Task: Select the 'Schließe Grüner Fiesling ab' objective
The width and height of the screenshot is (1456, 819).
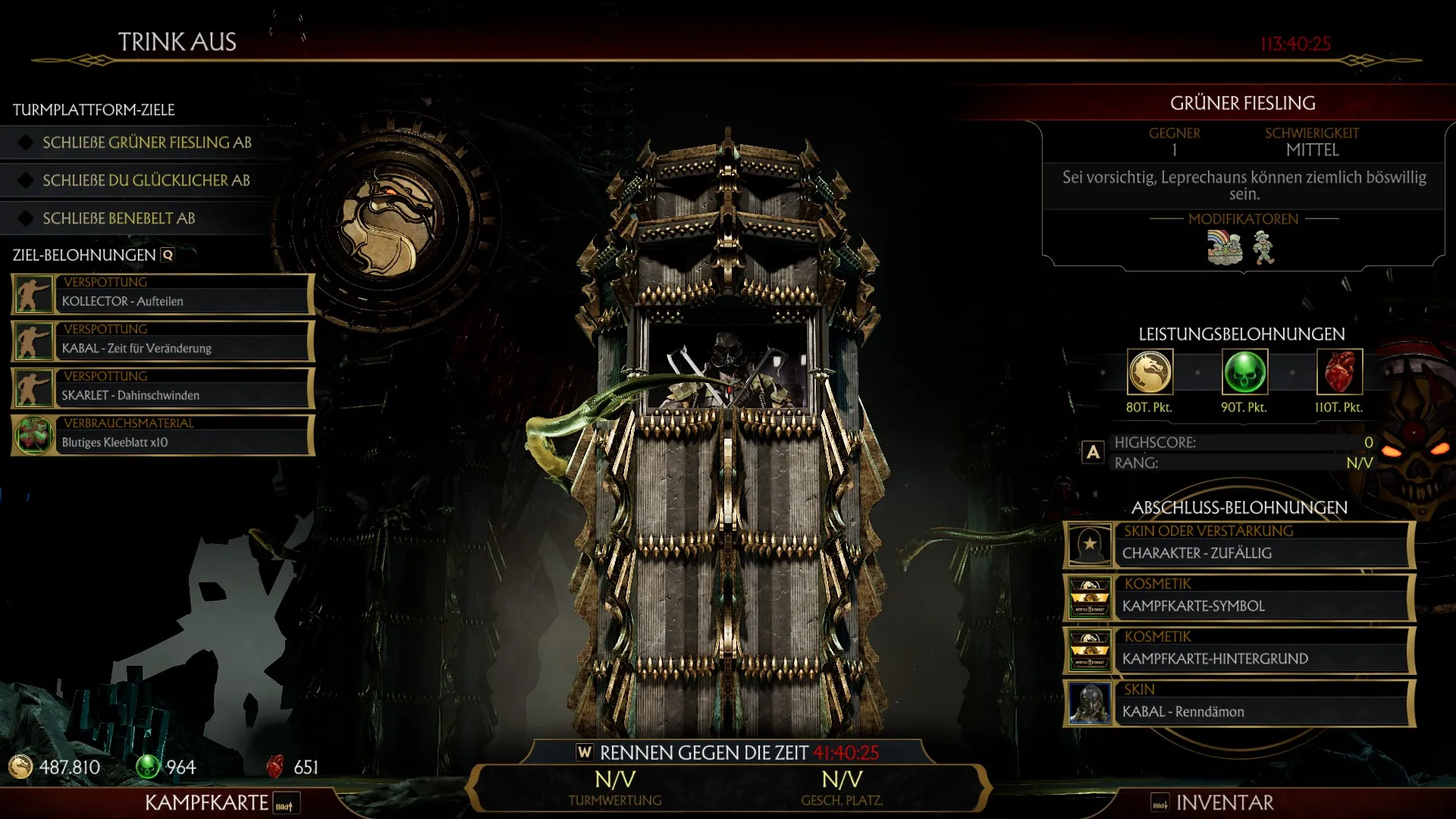Action: point(147,143)
